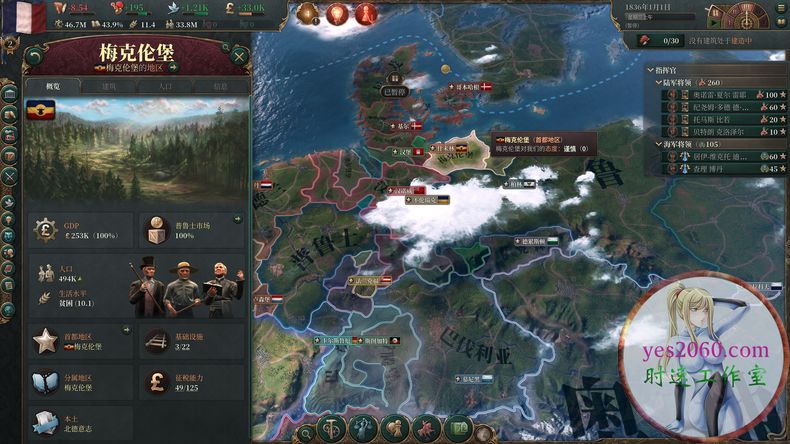The image size is (790, 444).
Task: Open the 普鲁士市场 market entry
Action: point(191,230)
